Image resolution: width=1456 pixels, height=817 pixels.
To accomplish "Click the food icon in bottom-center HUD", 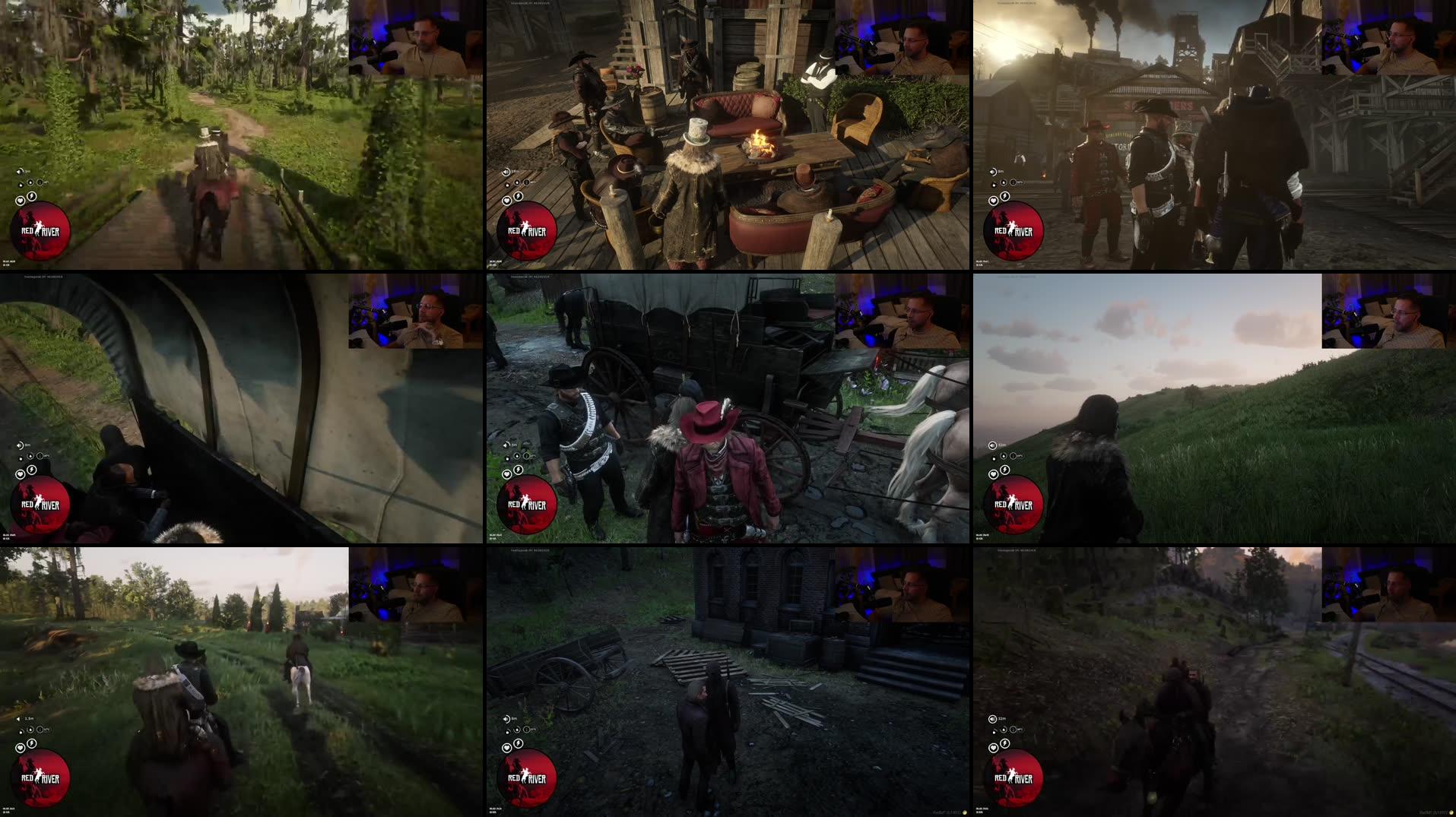I will coord(515,731).
